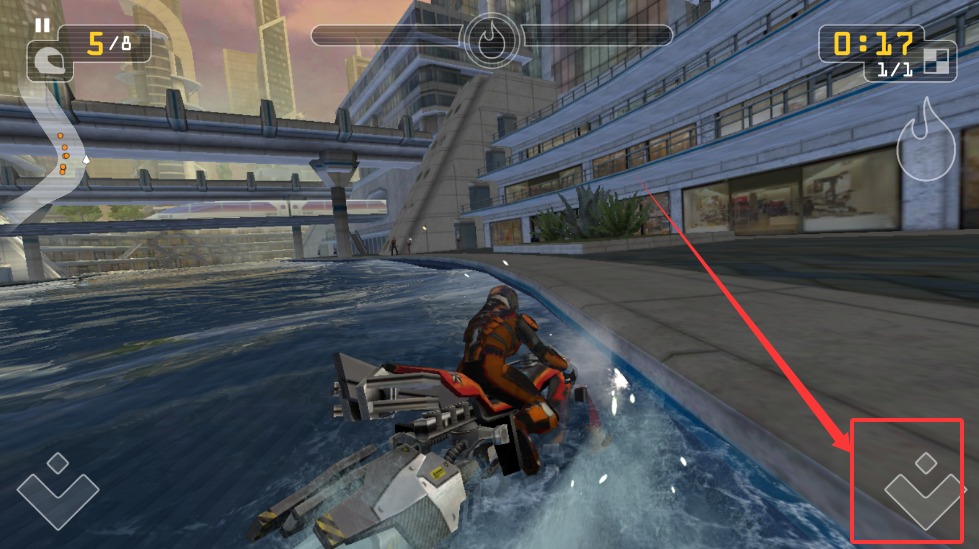Tap the right steering arrow control

(x=925, y=489)
